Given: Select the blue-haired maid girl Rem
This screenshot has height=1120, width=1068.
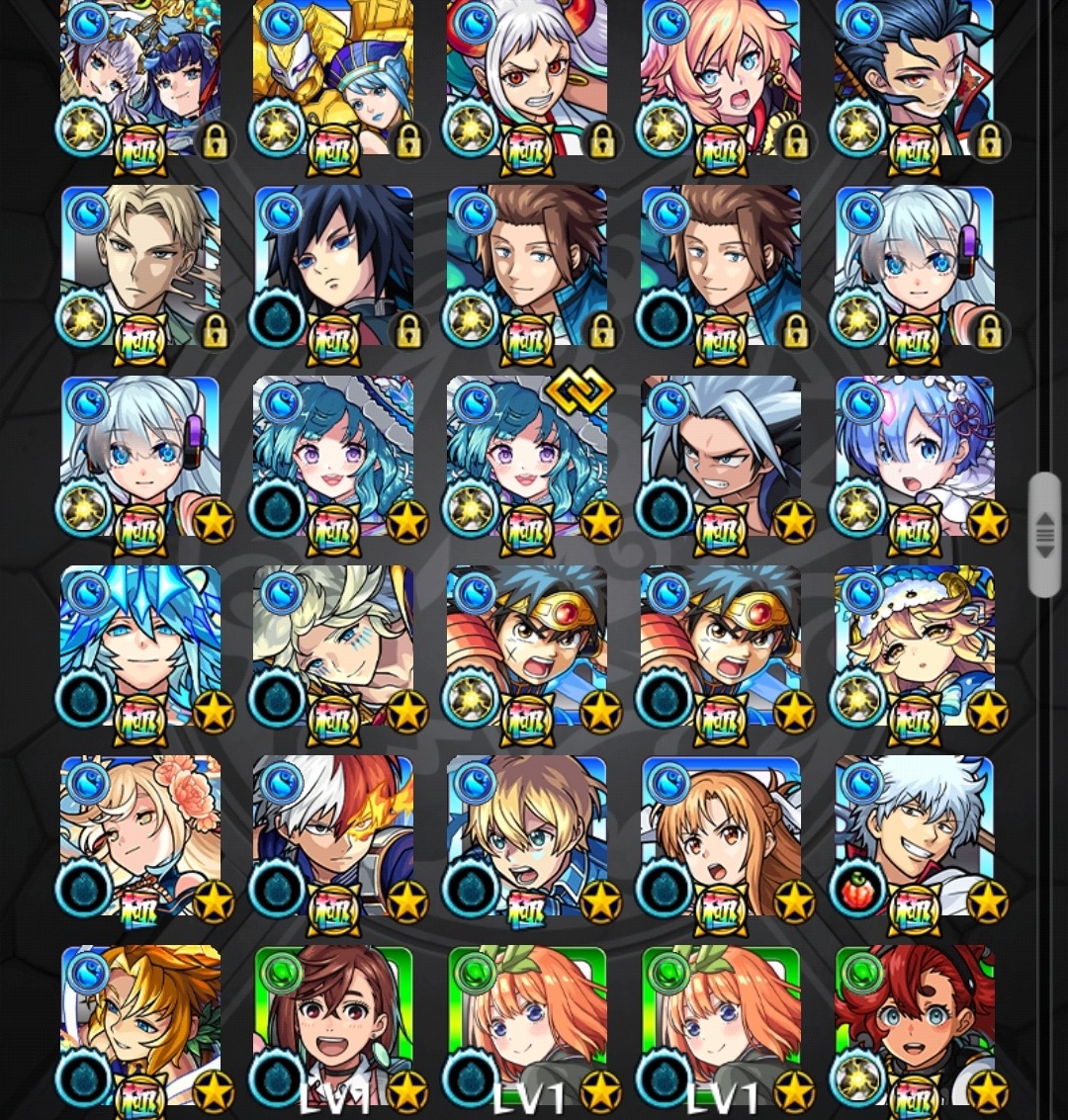Looking at the screenshot, I should [914, 456].
